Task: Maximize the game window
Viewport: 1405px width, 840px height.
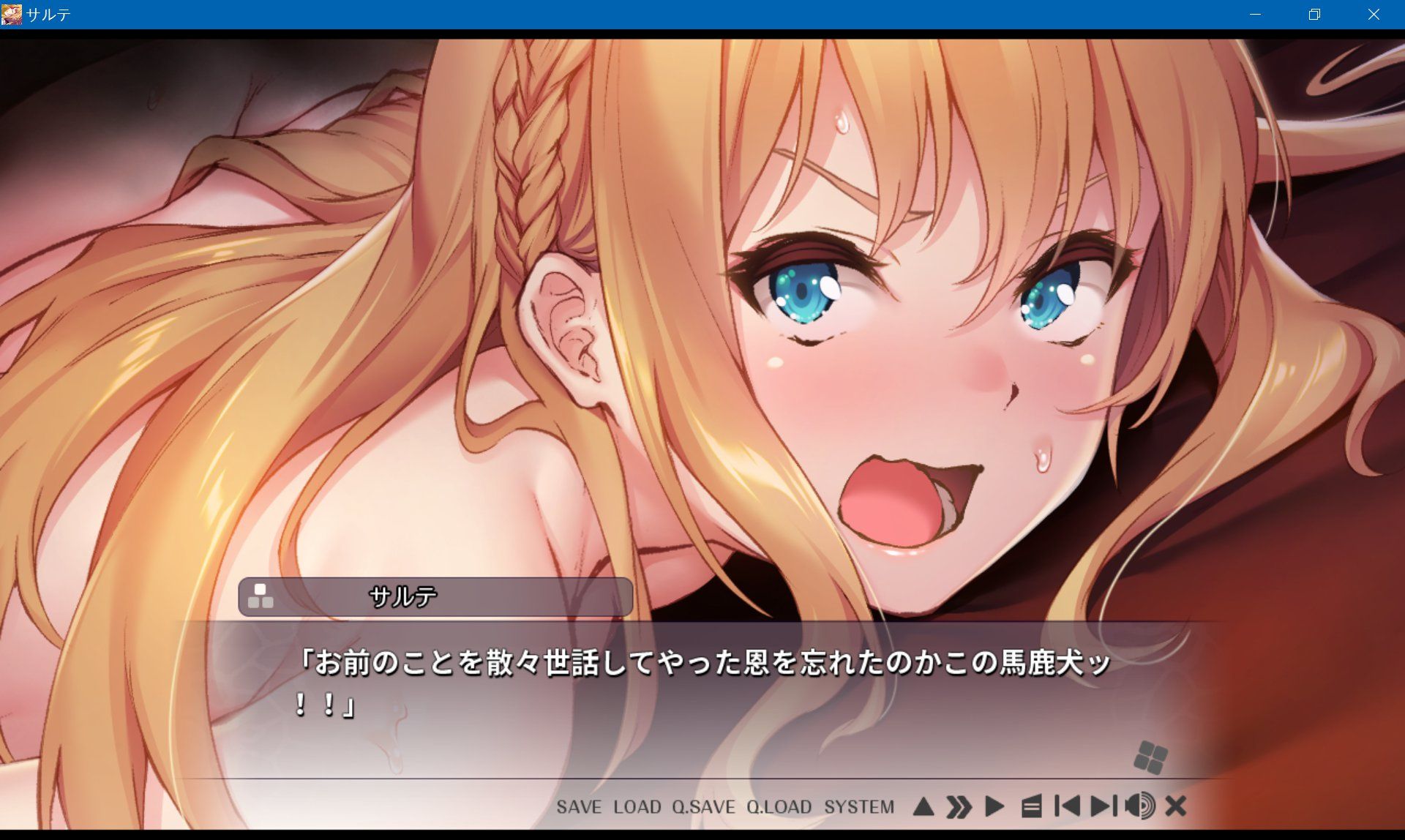Action: [1314, 14]
